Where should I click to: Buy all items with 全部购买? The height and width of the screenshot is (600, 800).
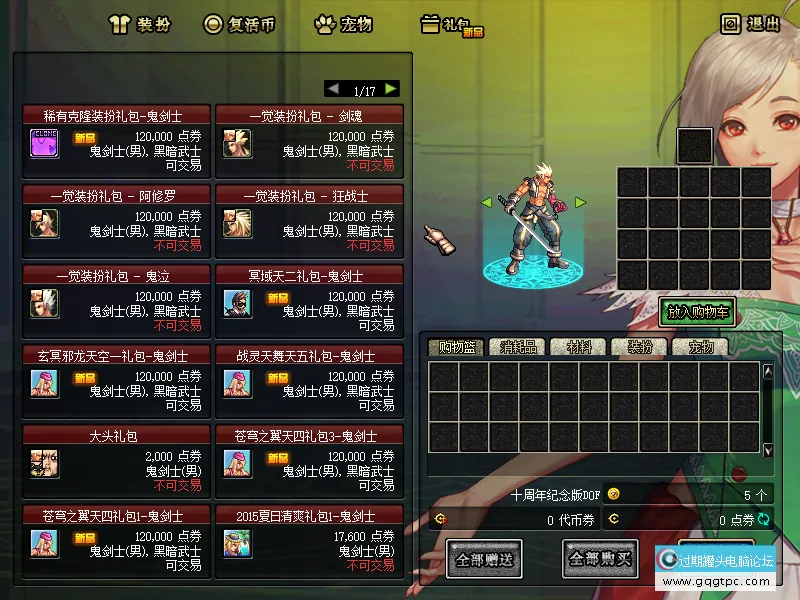[600, 559]
